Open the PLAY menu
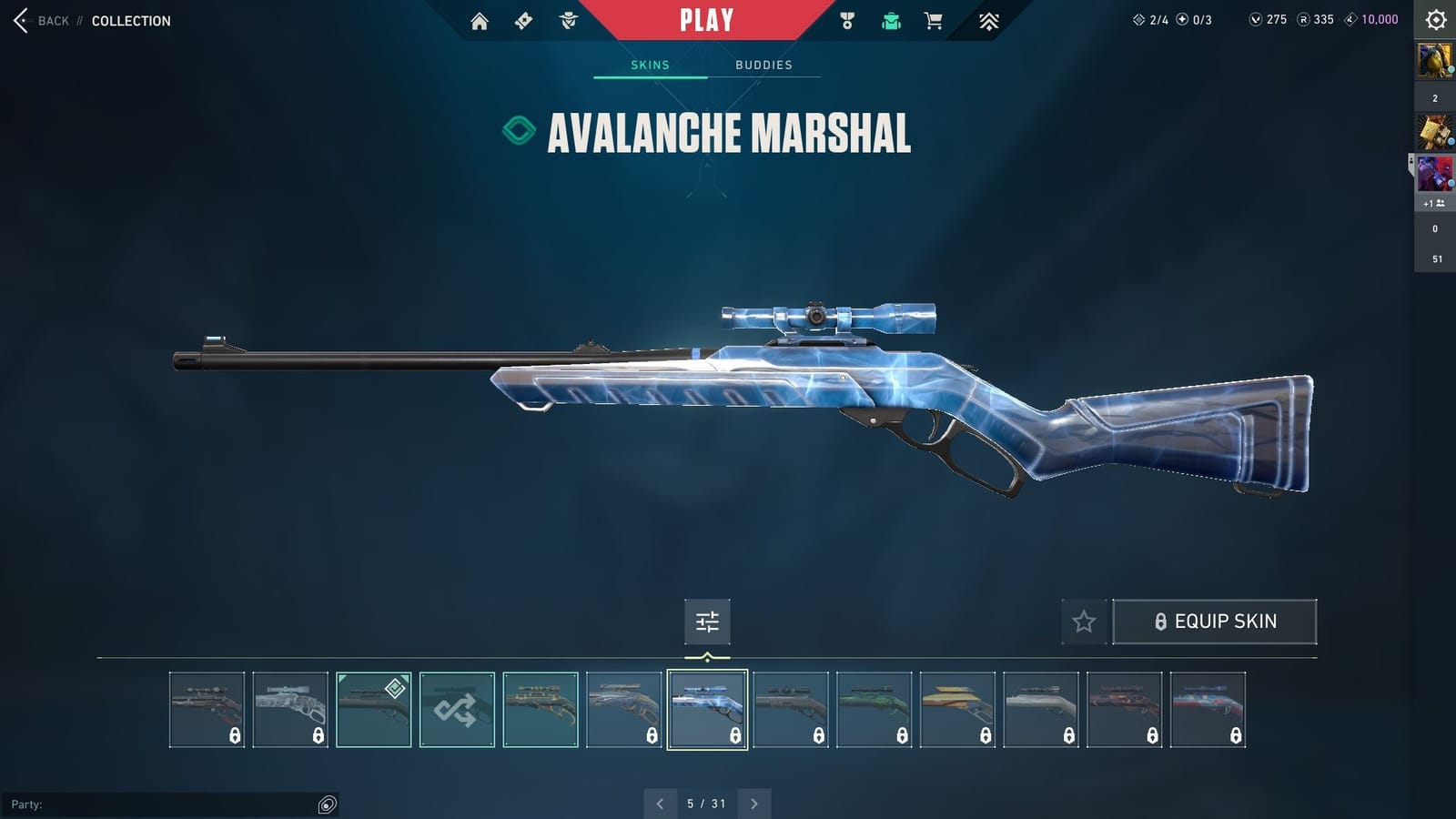 tap(706, 19)
